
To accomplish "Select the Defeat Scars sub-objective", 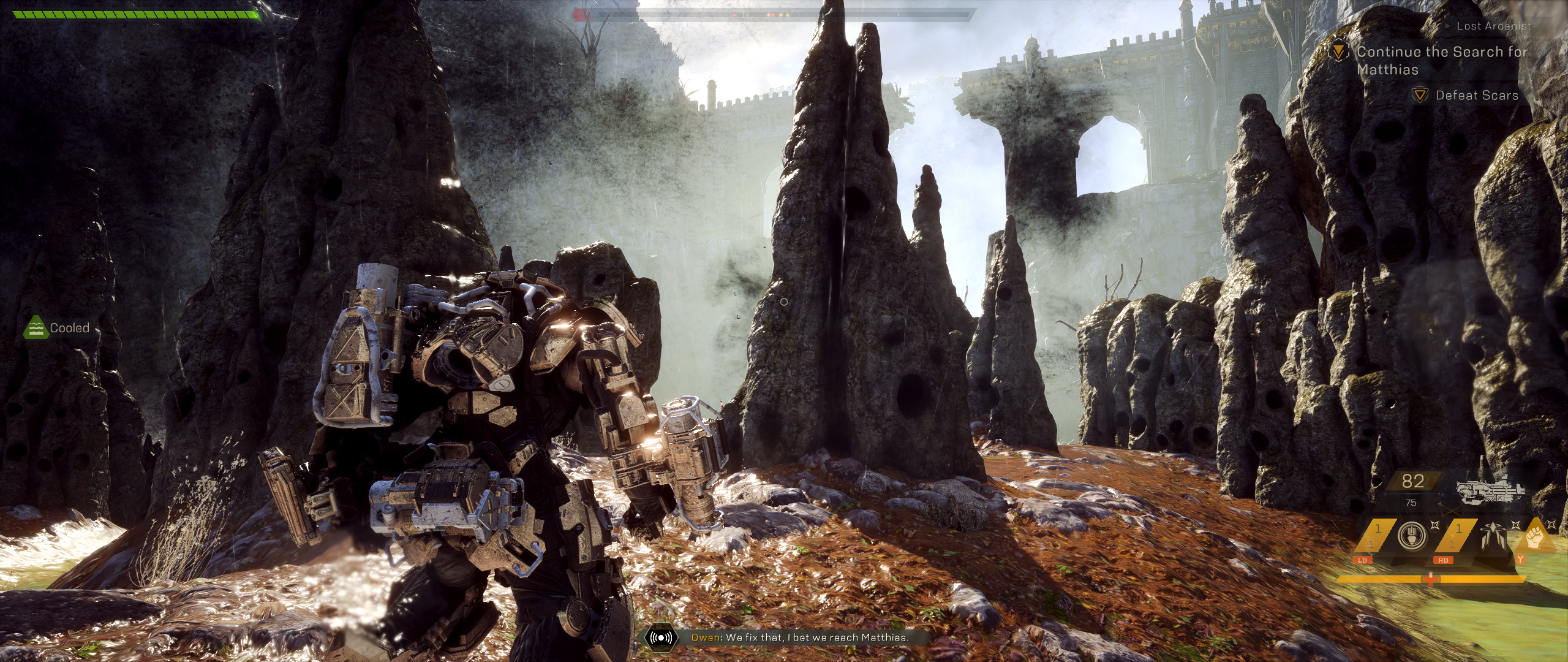I will [1476, 96].
